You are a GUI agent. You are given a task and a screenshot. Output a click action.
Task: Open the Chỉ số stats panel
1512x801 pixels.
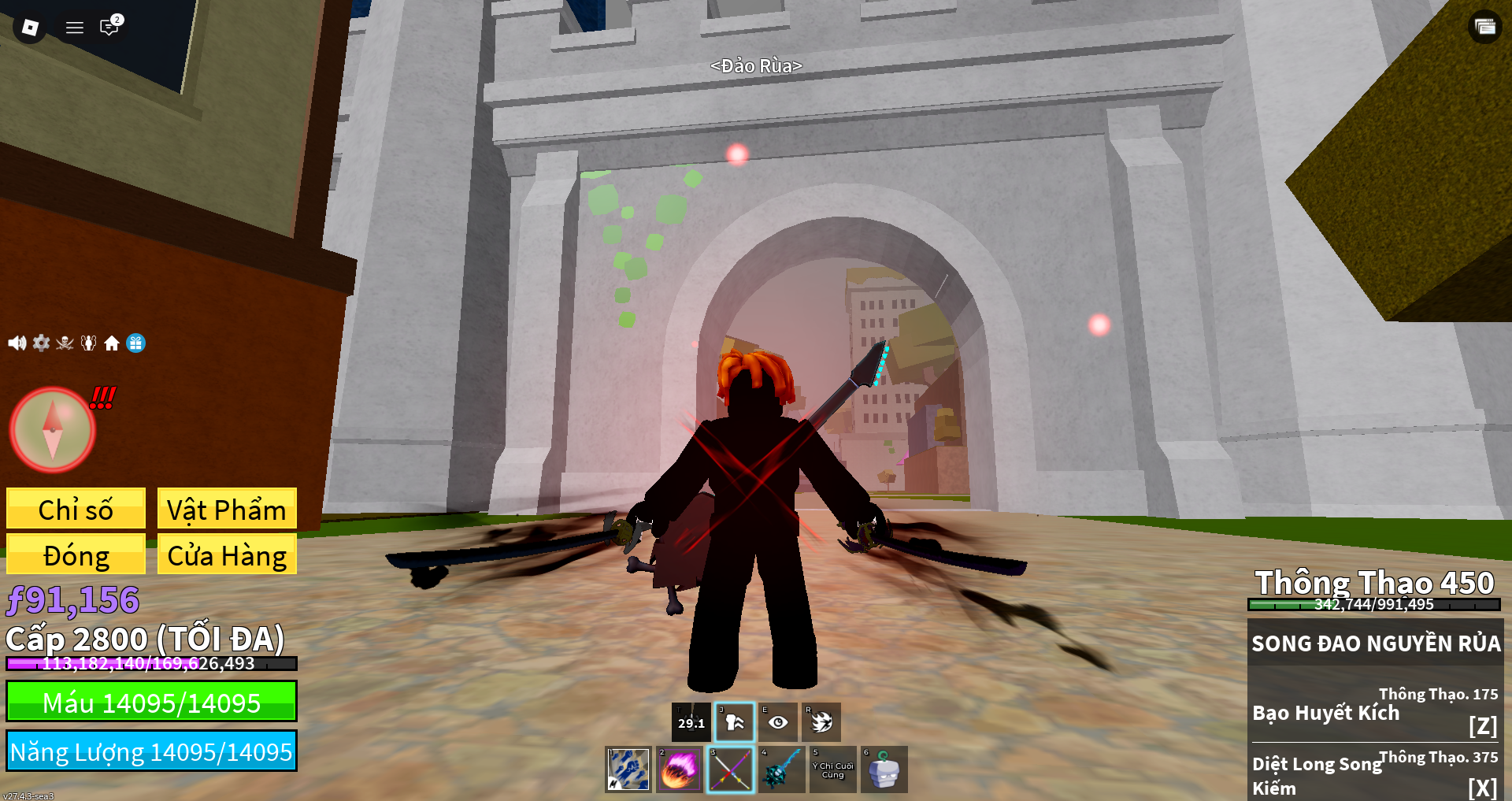(76, 509)
